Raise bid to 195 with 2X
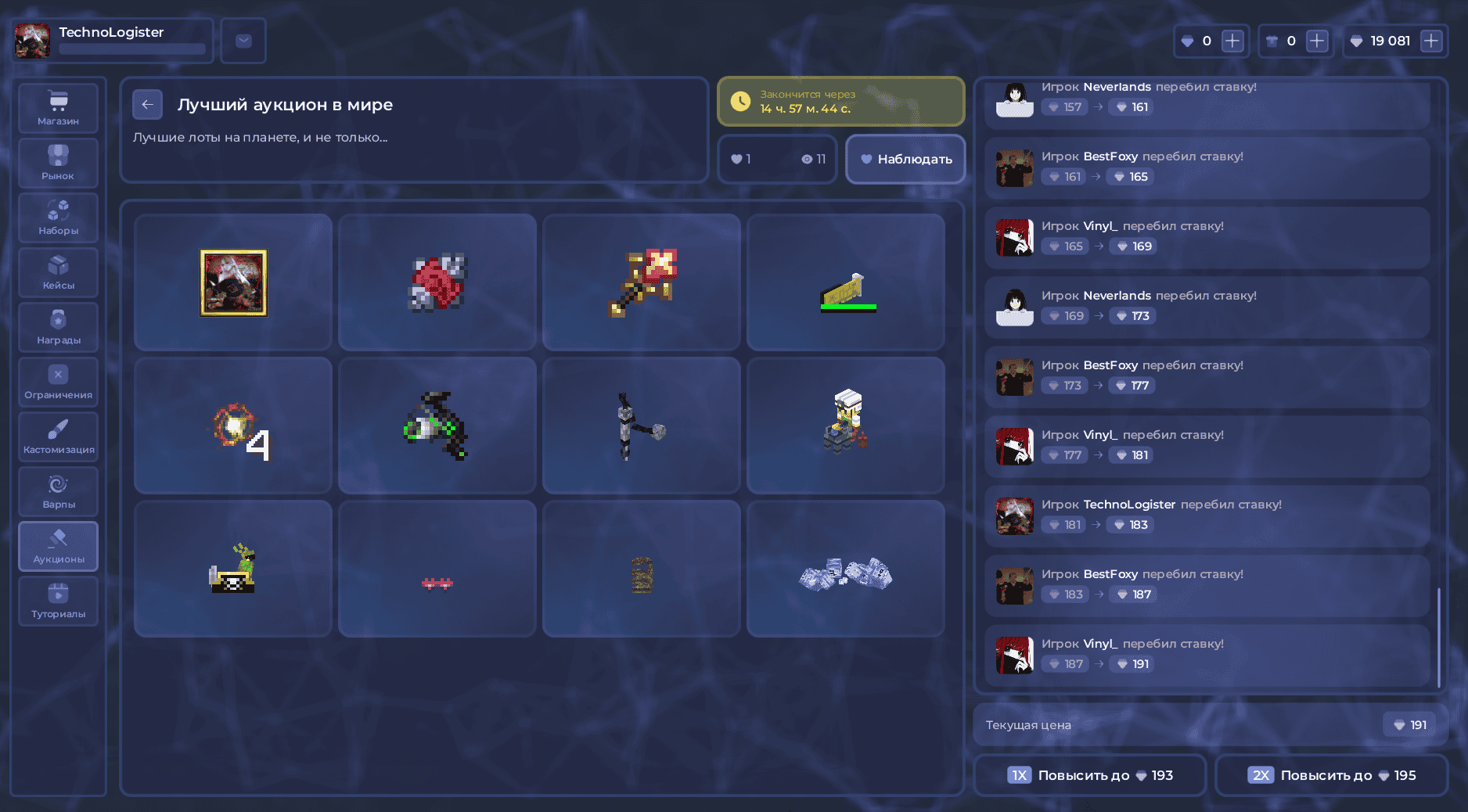Viewport: 1468px width, 812px height. click(1331, 775)
